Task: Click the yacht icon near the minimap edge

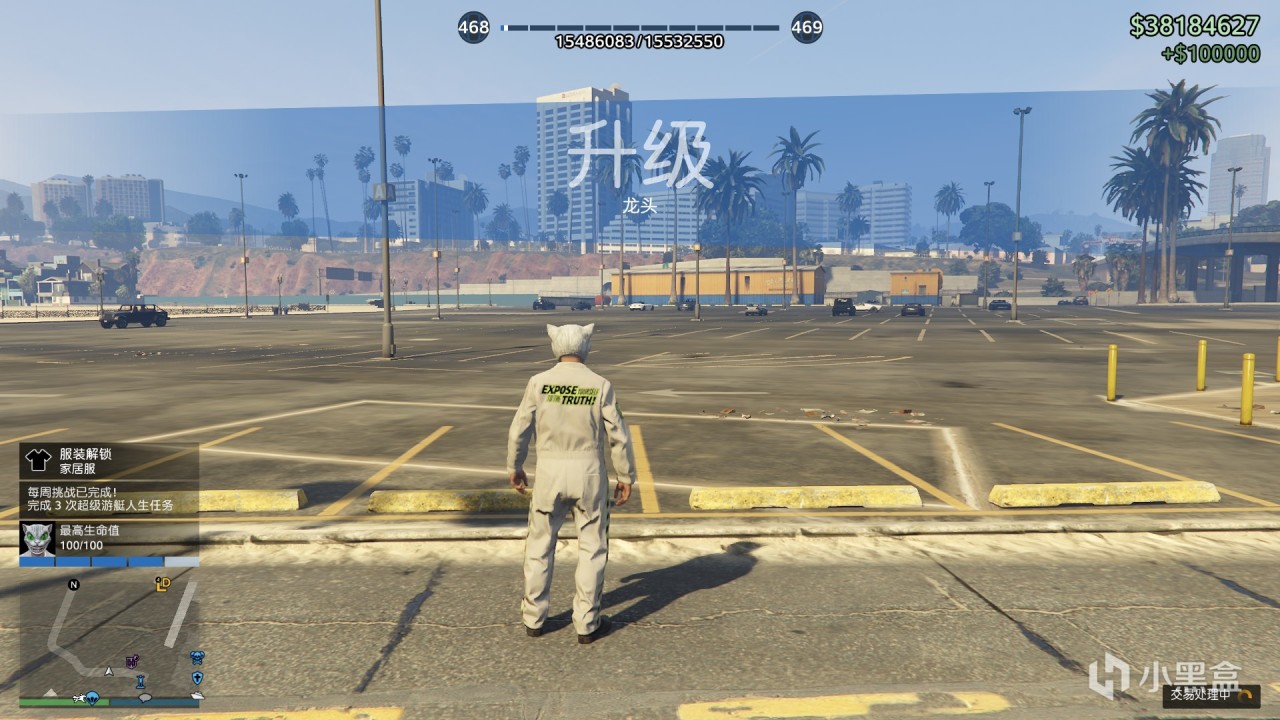Action: (198, 696)
